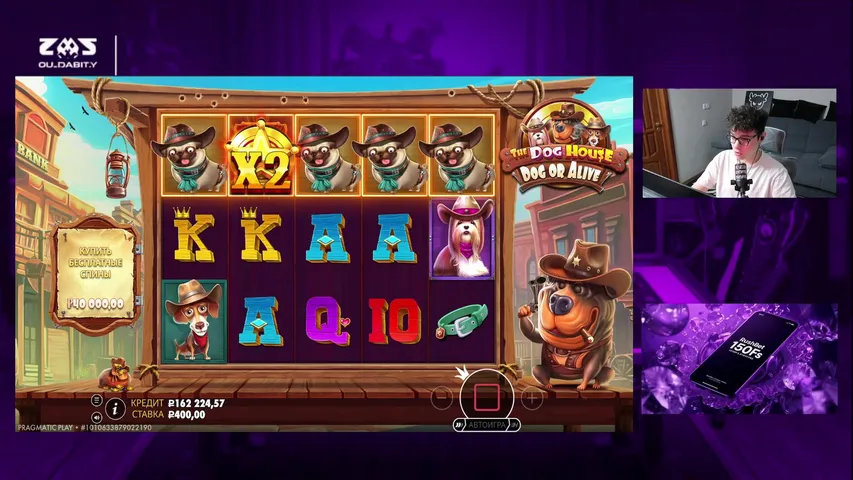This screenshot has height=480, width=853.
Task: Increase the bet with the plus button
Action: click(532, 397)
